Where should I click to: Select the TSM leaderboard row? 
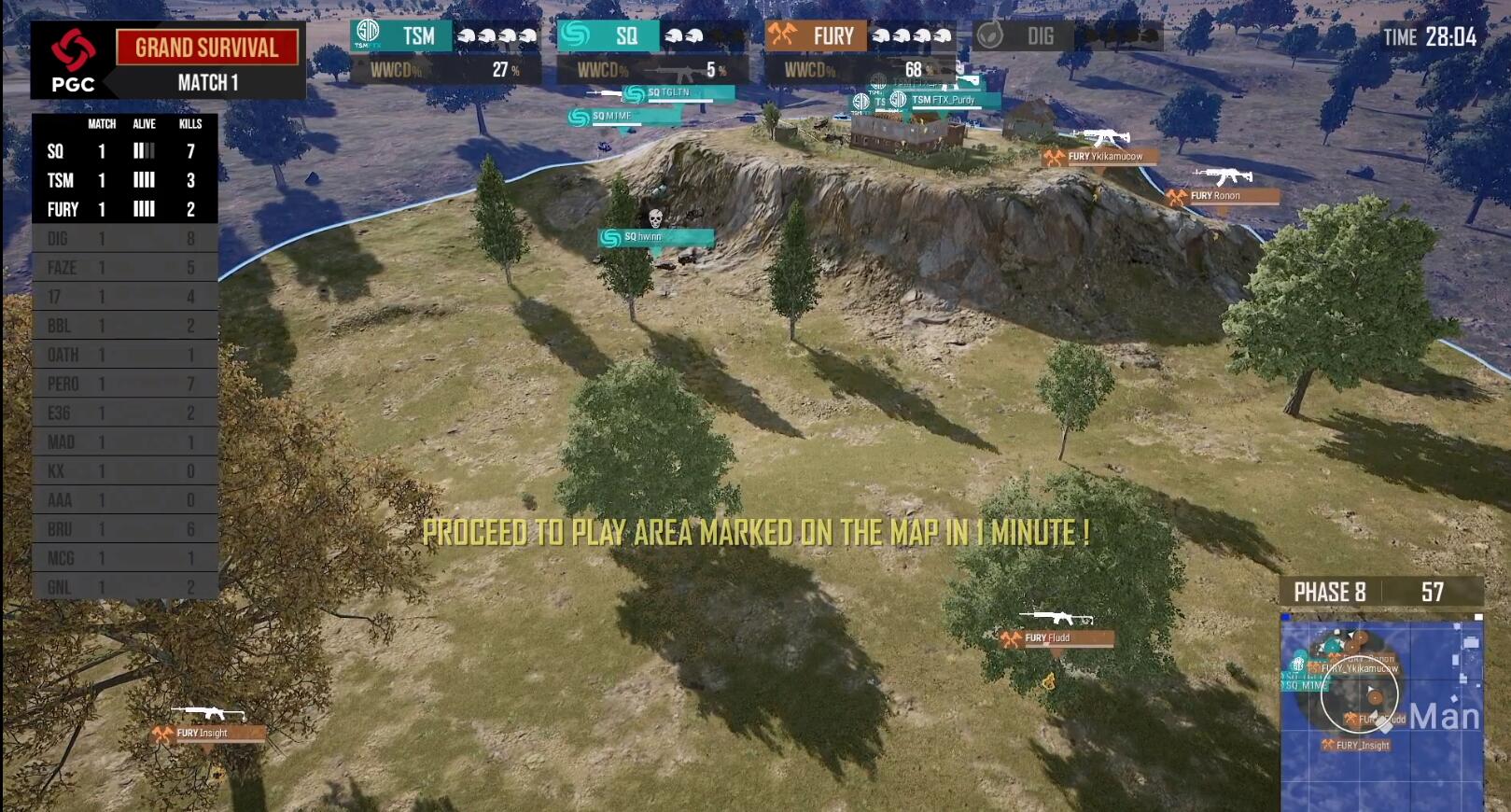tap(124, 180)
